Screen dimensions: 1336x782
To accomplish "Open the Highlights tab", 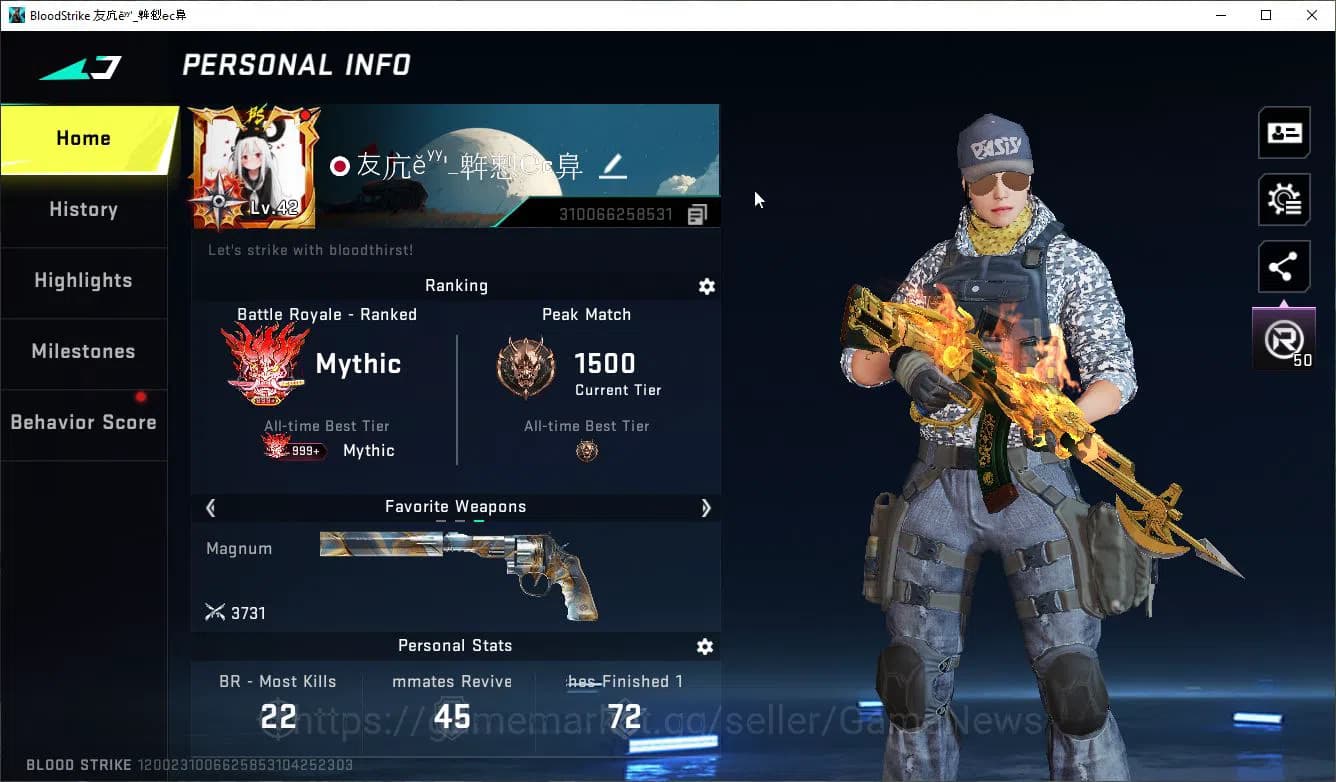I will (83, 281).
